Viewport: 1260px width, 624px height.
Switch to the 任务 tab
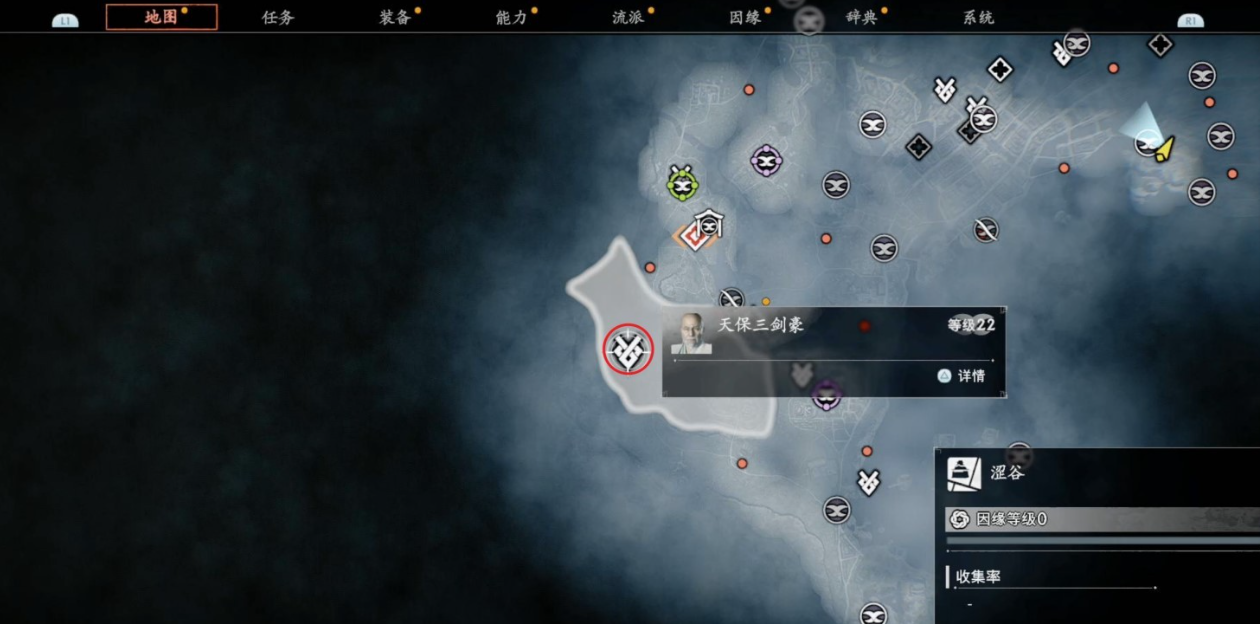[278, 17]
